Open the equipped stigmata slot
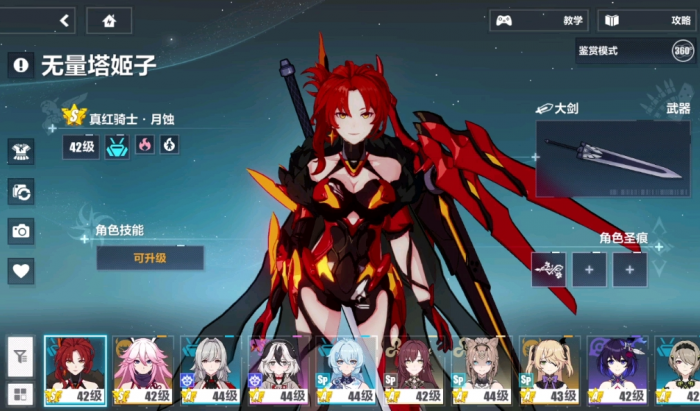The height and width of the screenshot is (411, 700). [x=548, y=269]
